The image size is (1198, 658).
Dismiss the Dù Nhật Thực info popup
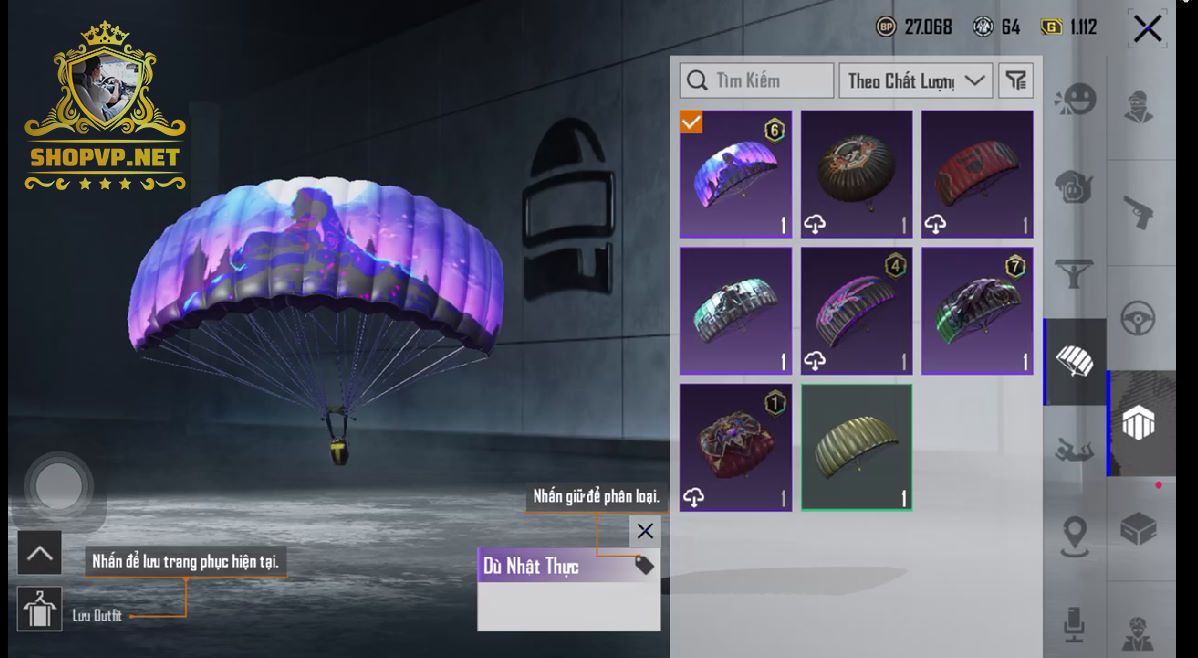645,531
